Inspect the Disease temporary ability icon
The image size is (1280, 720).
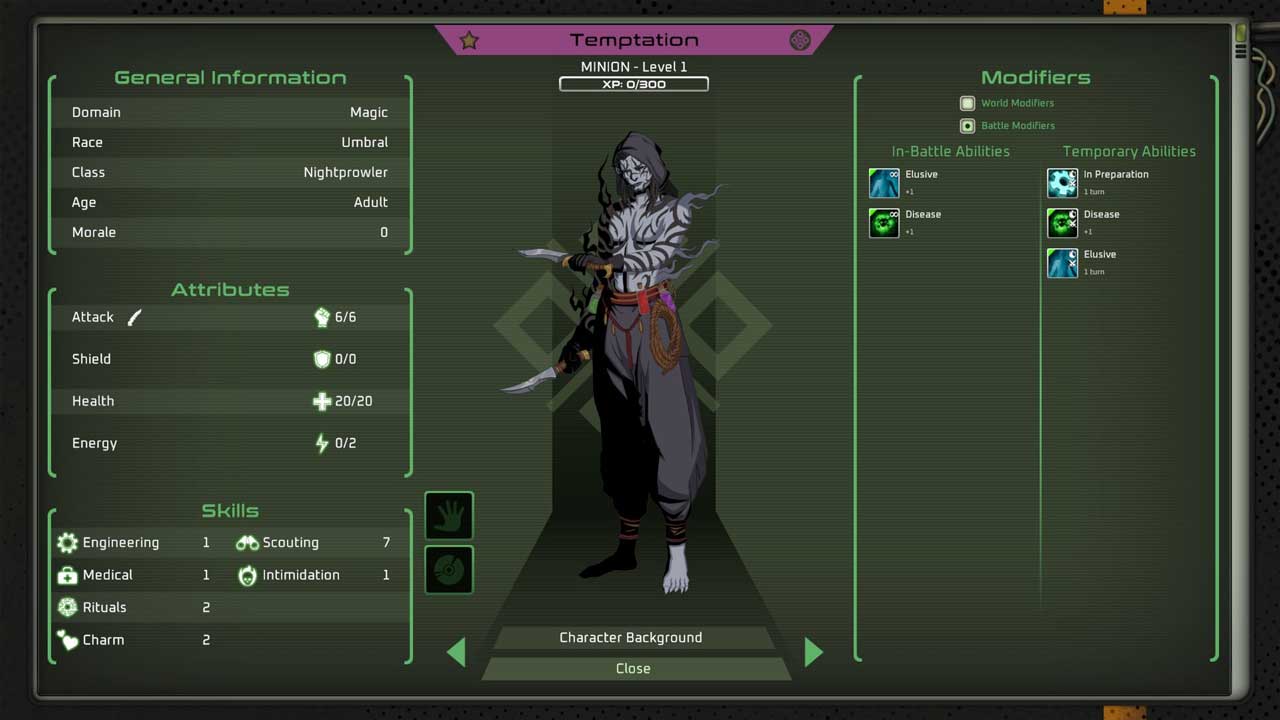[1062, 223]
